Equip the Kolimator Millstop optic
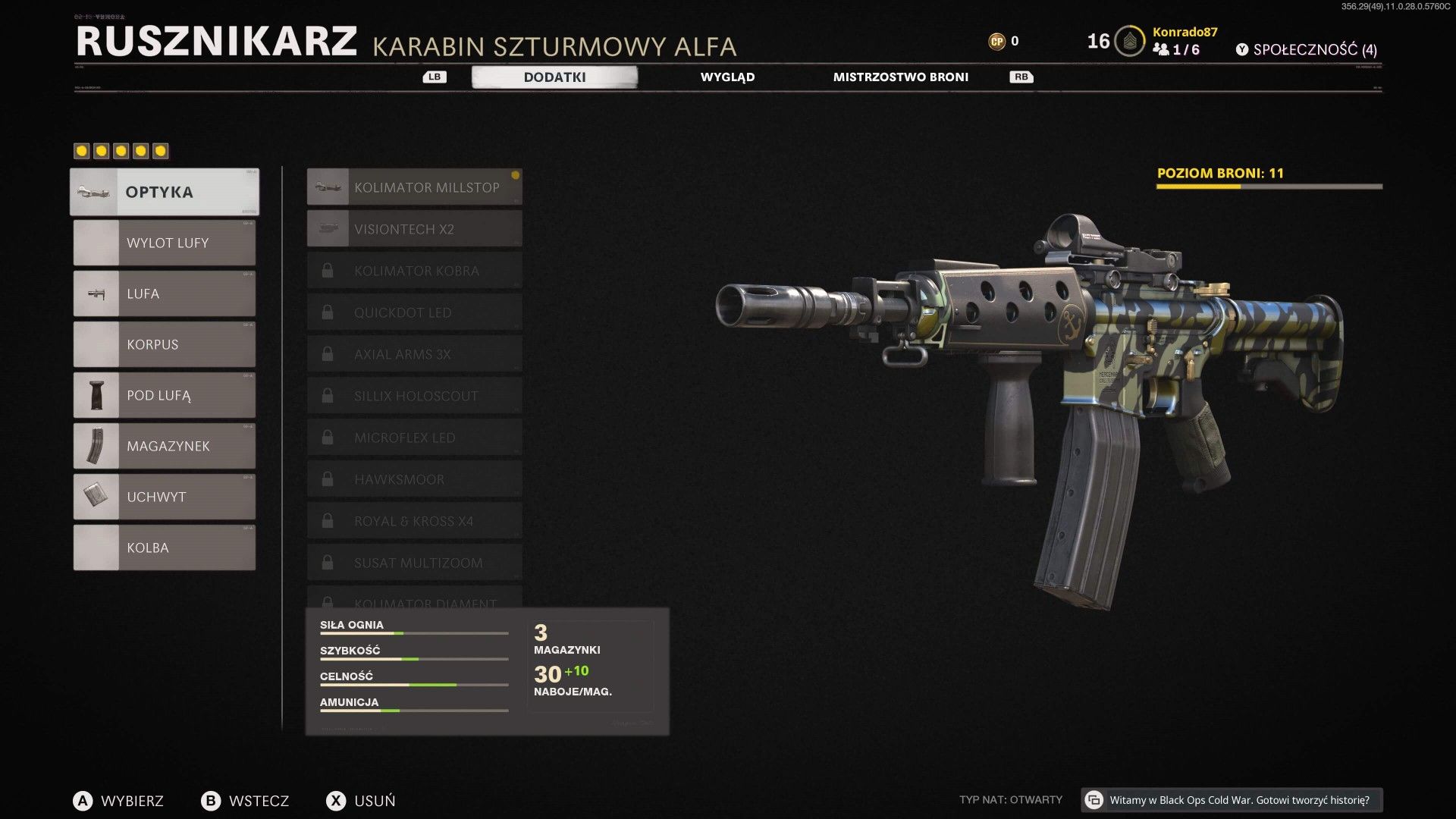The width and height of the screenshot is (1456, 819). (x=414, y=187)
